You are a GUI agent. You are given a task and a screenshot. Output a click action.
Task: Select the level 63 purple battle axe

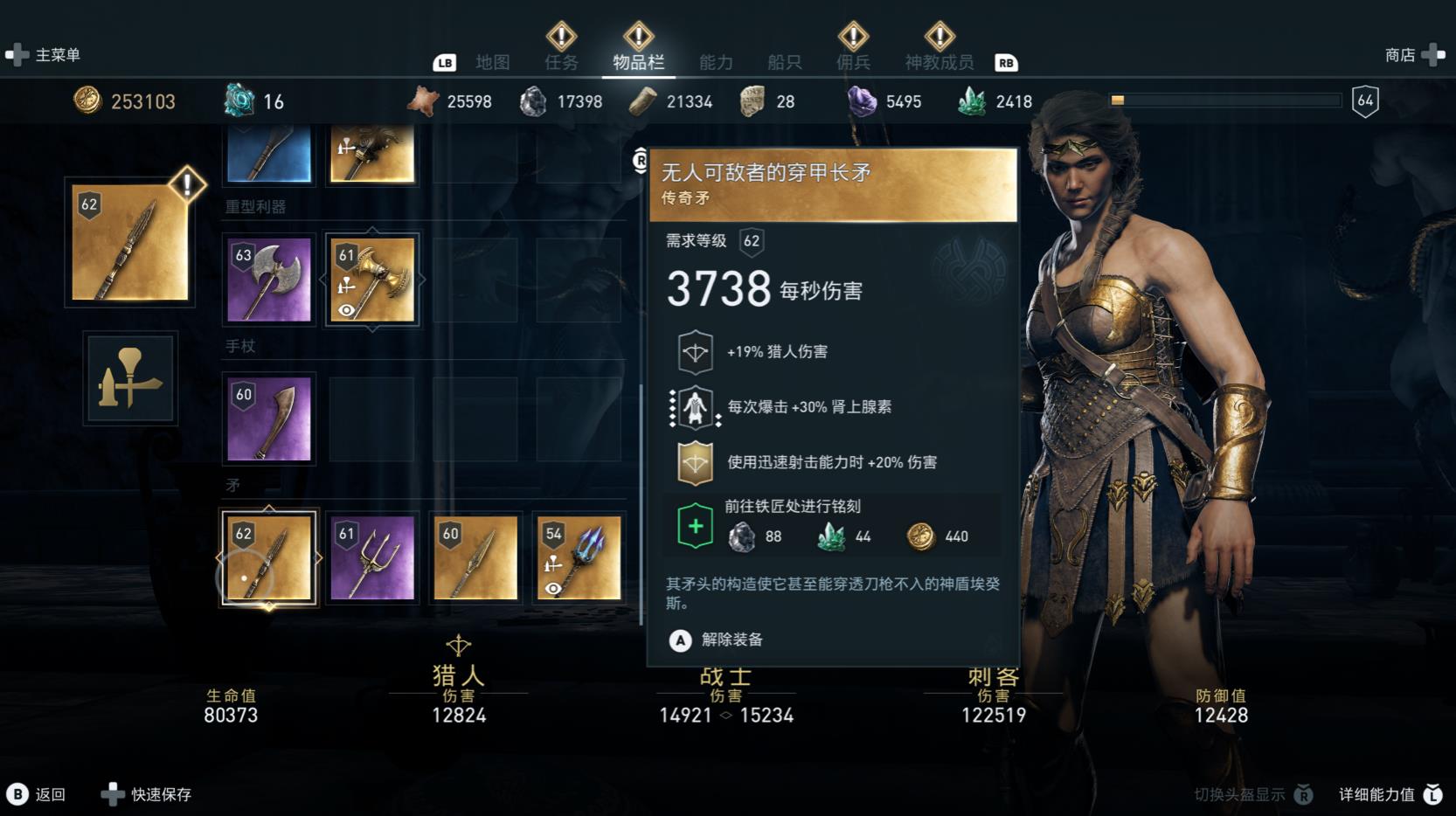[x=269, y=280]
